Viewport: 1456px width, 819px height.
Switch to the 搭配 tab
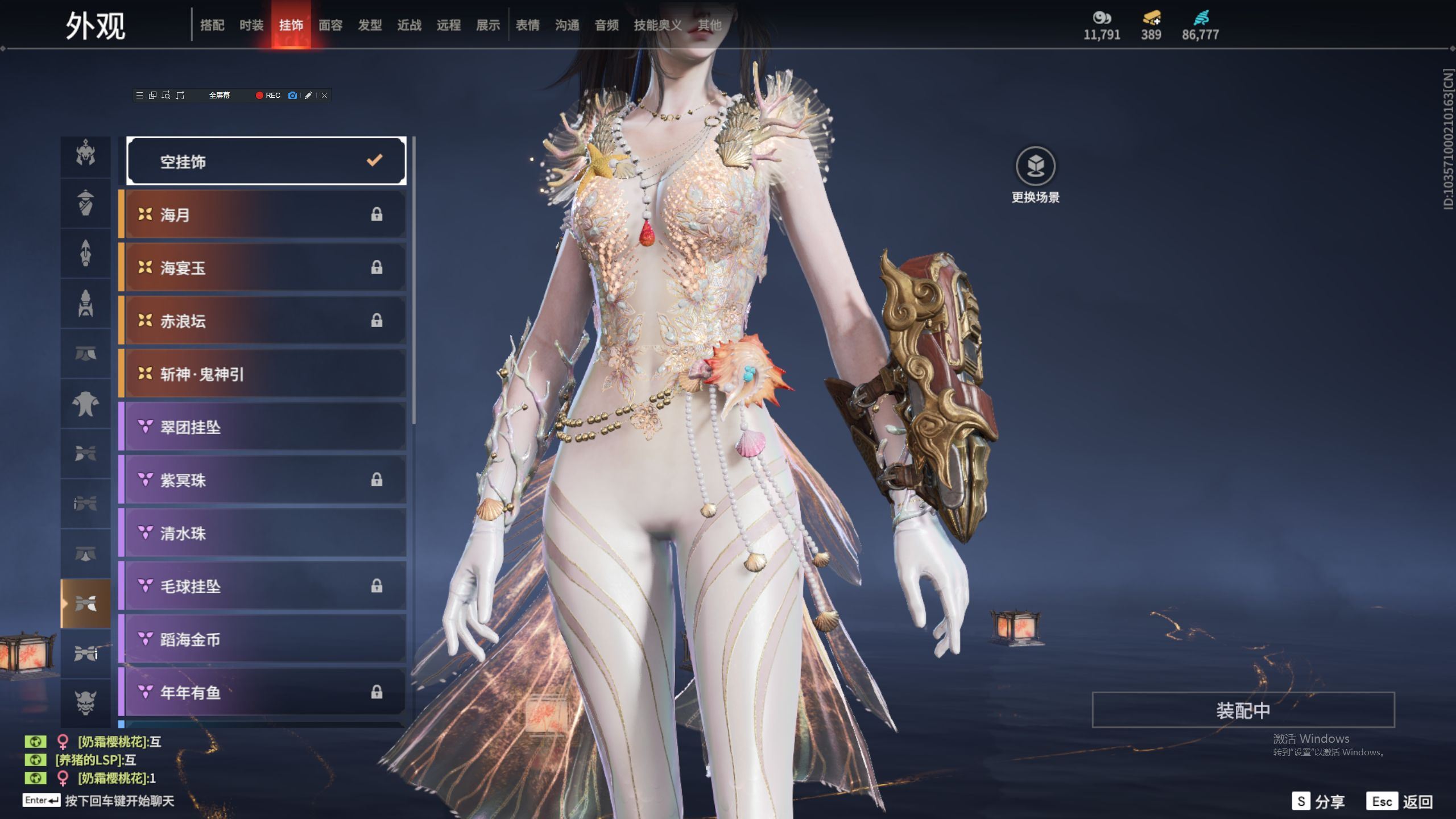[212, 25]
